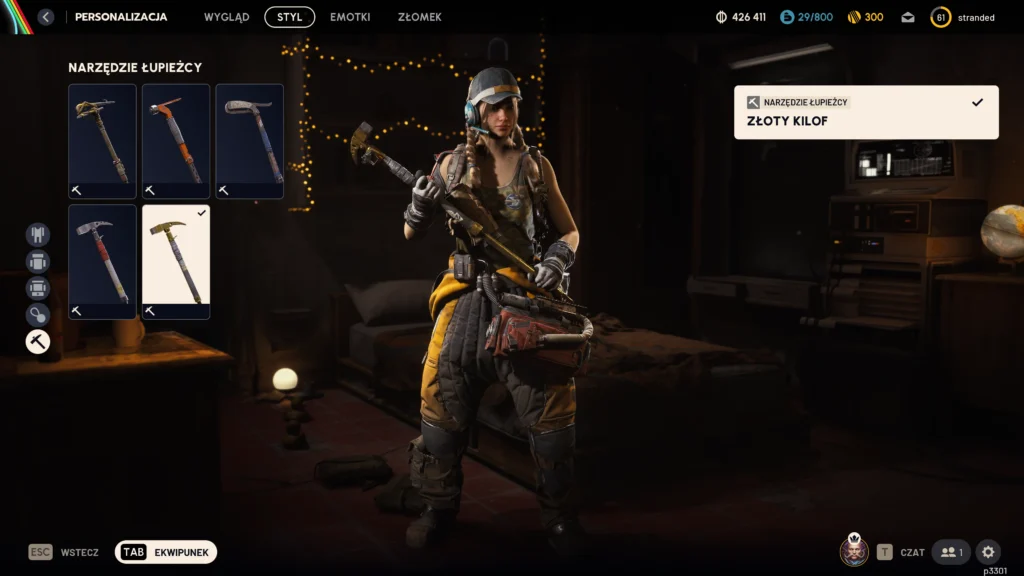The image size is (1024, 576).
Task: Select the rope-wrapped pickaxe tool skin
Action: tap(102, 141)
